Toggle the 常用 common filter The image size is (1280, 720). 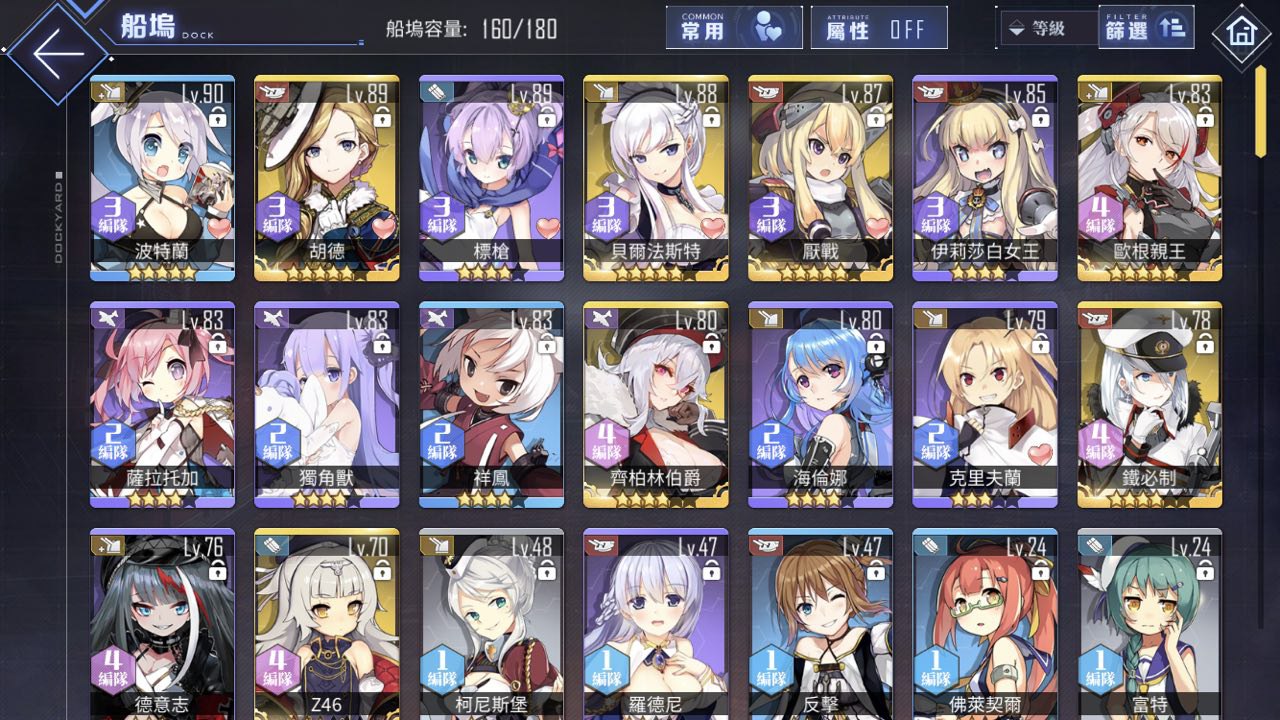coord(733,28)
